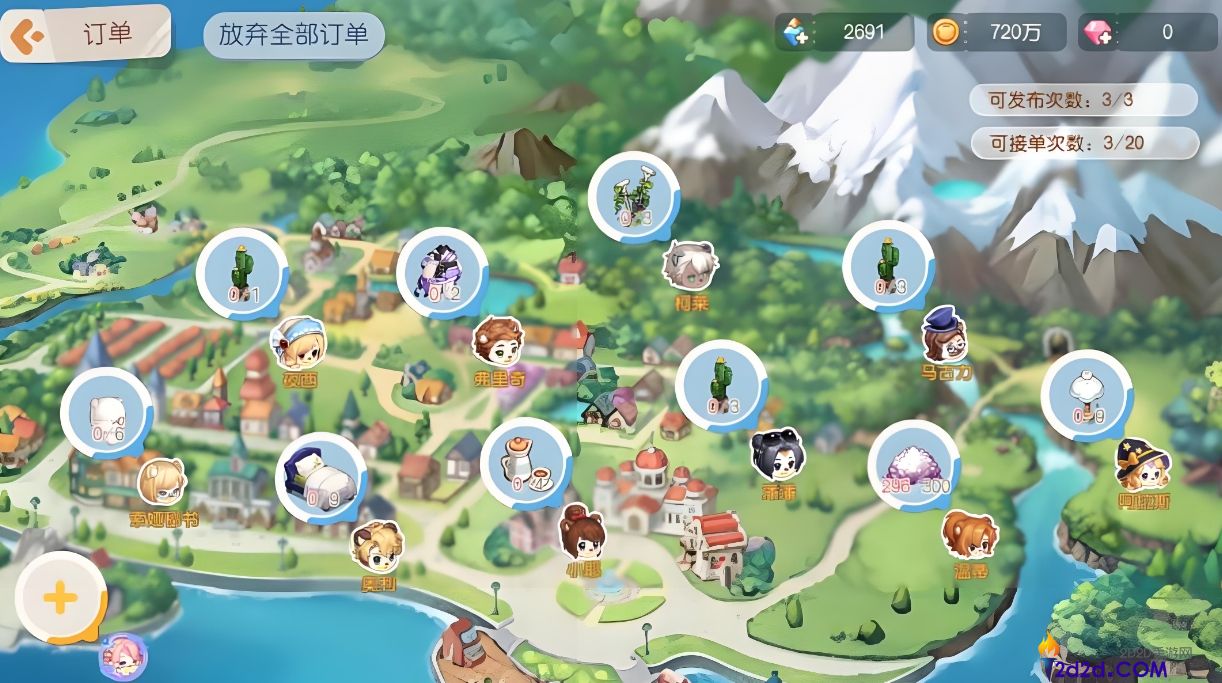Go back from the 订单 screen
1222x683 pixels.
coord(26,36)
